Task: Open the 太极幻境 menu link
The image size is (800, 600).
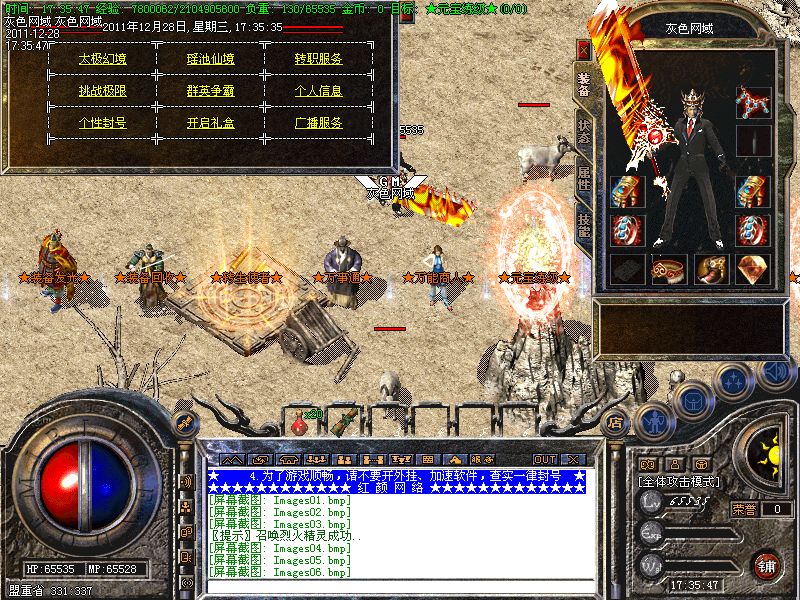Action: pos(102,58)
